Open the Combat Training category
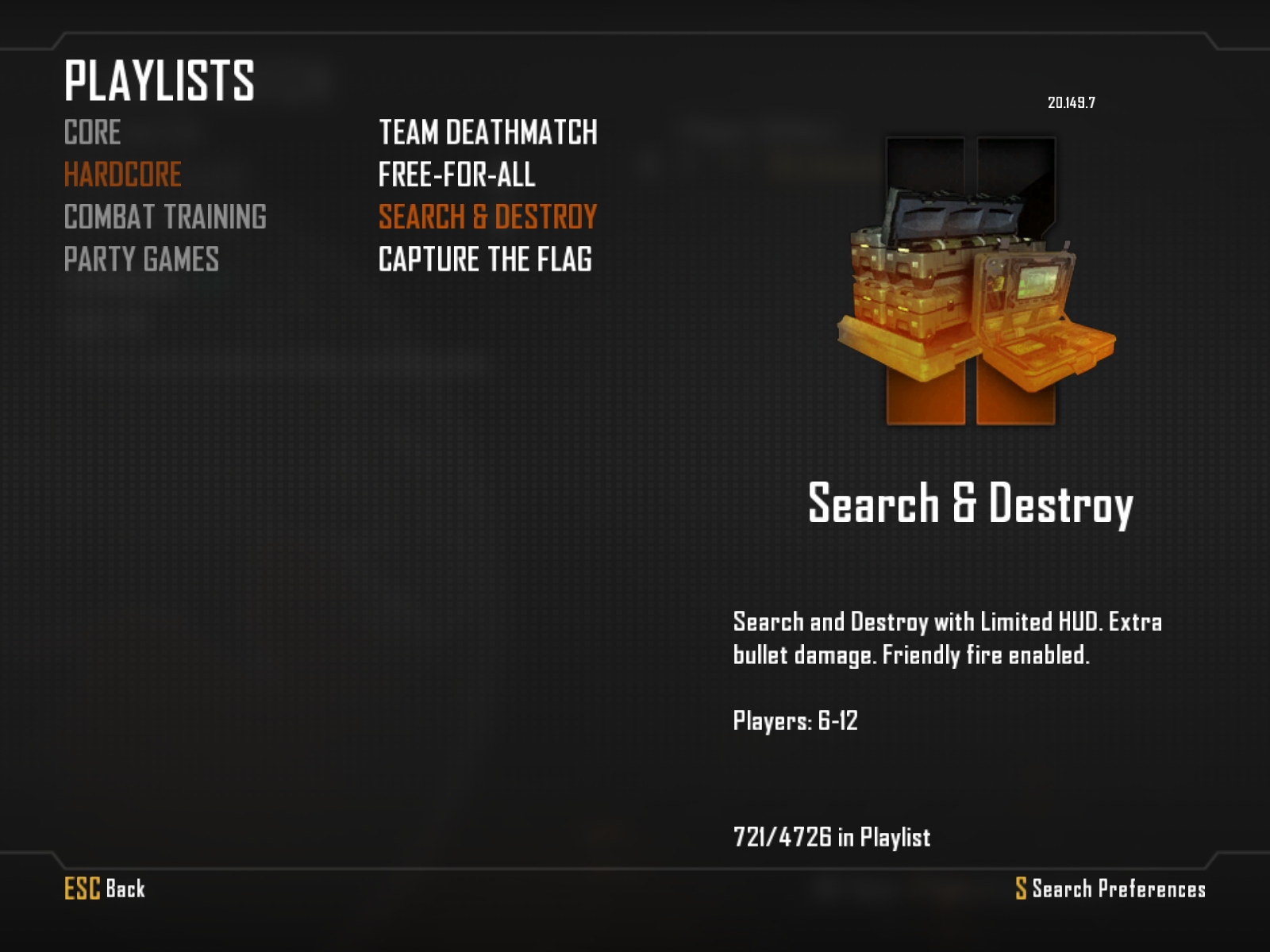 coord(165,217)
